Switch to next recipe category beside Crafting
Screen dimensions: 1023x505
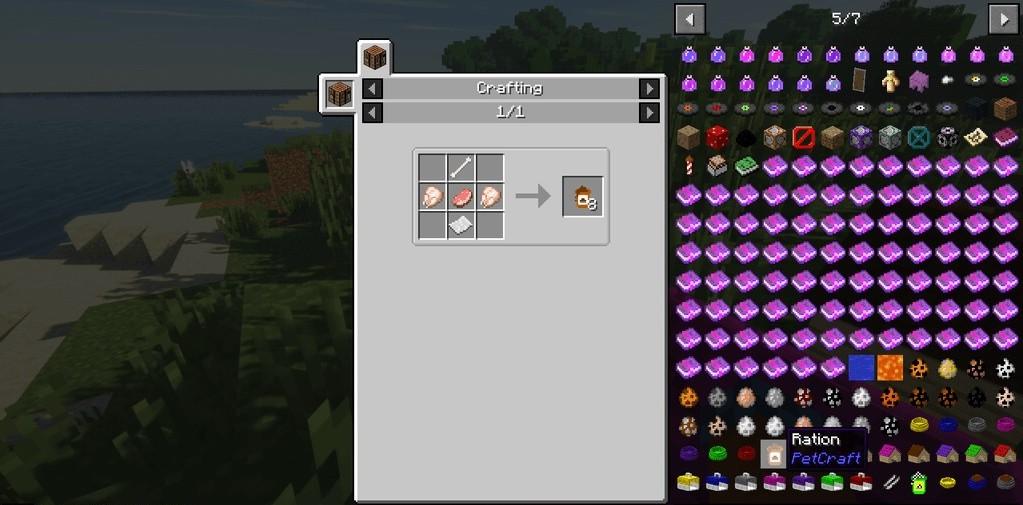point(650,89)
